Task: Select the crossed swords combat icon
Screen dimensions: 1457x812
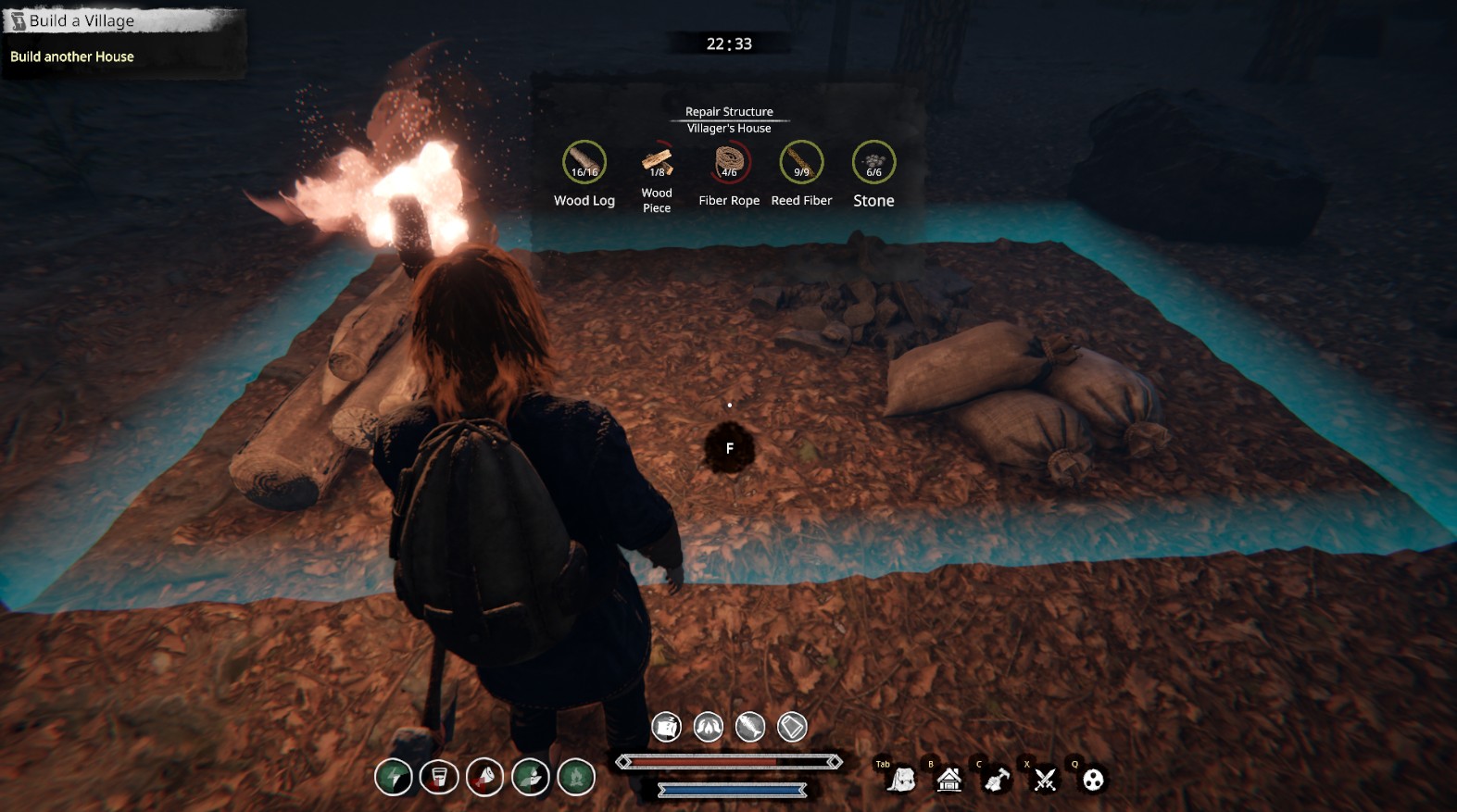Action: tap(1046, 780)
